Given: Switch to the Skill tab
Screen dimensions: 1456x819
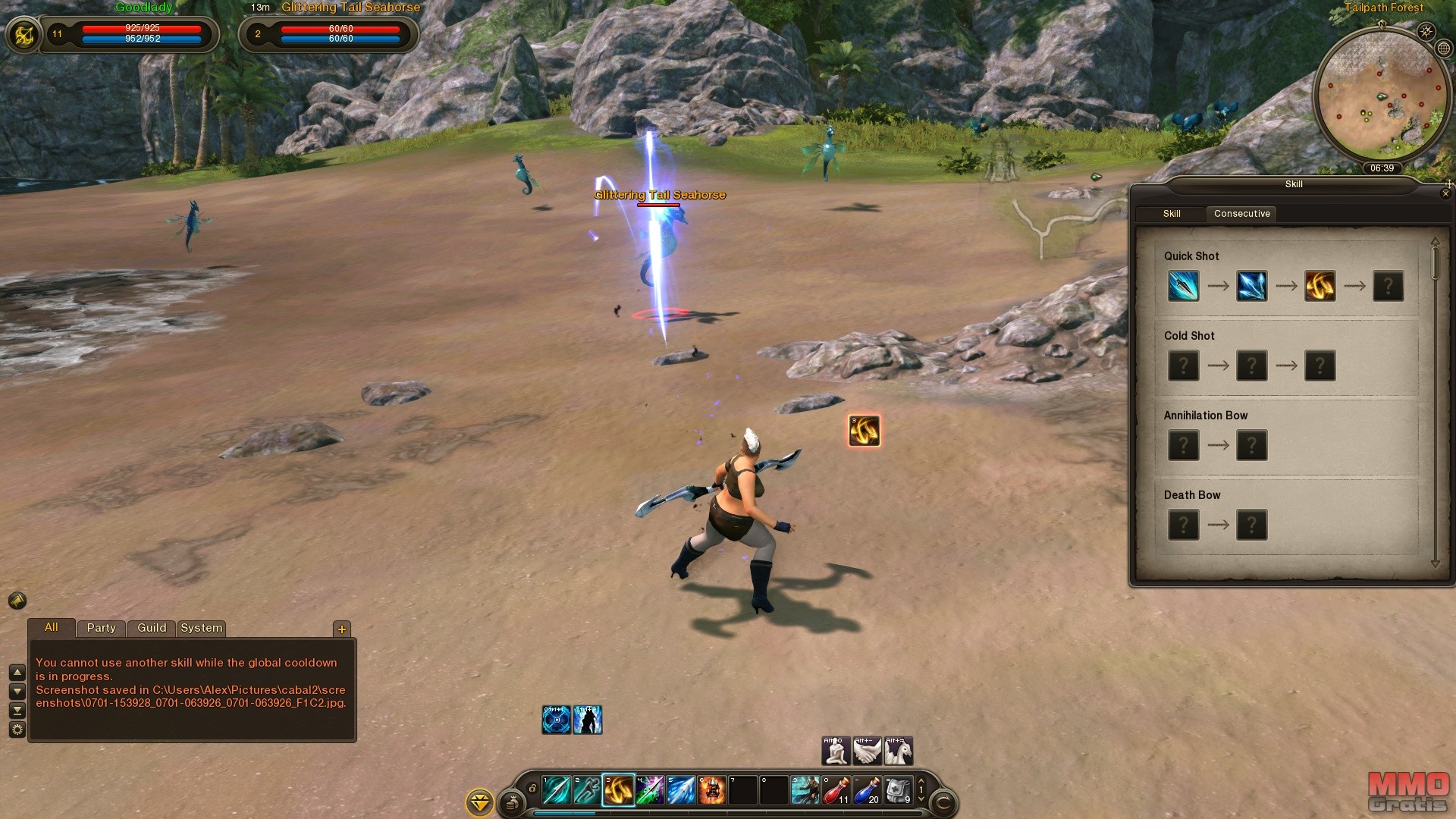Looking at the screenshot, I should coord(1171,214).
